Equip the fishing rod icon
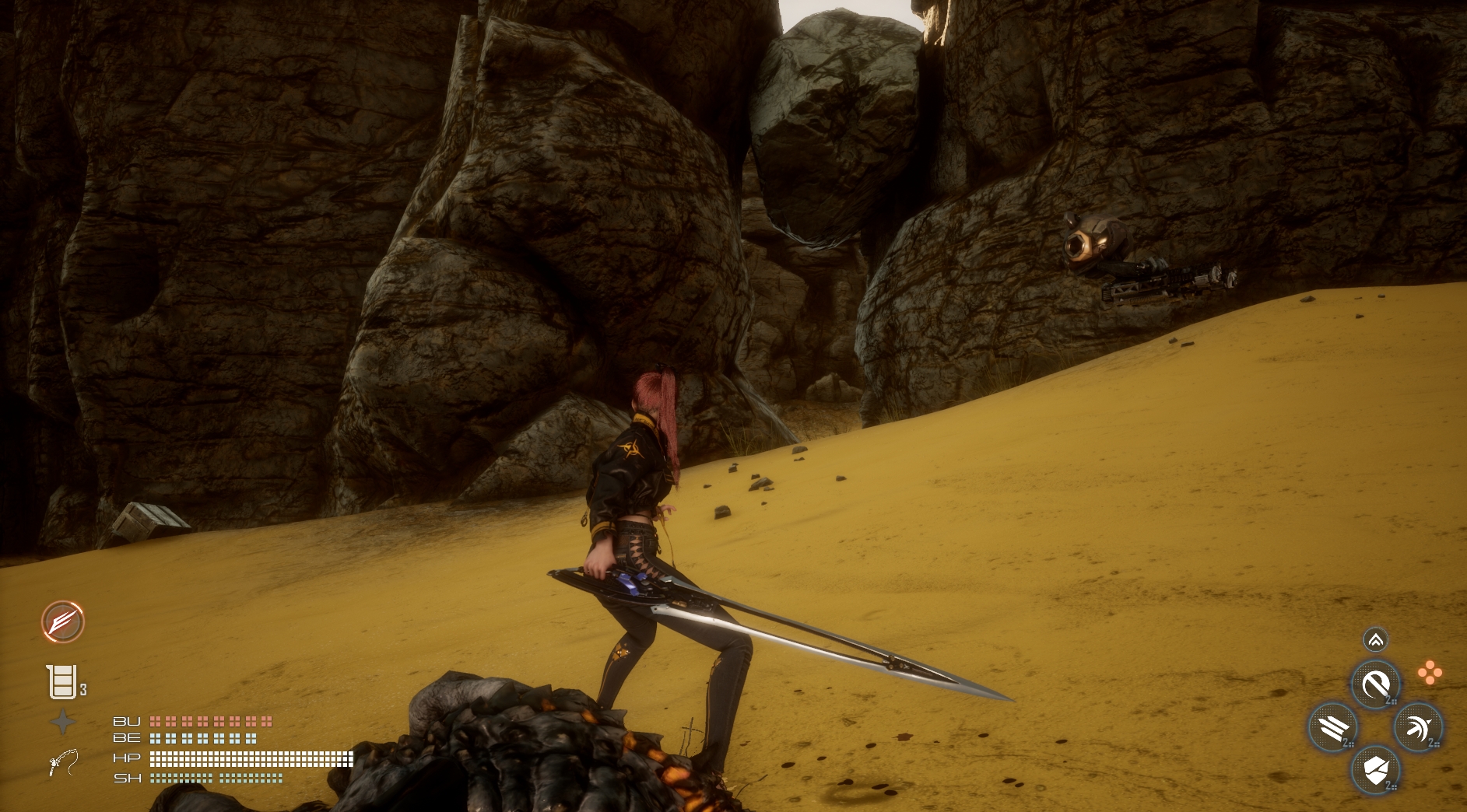The height and width of the screenshot is (812, 1467). [63, 762]
